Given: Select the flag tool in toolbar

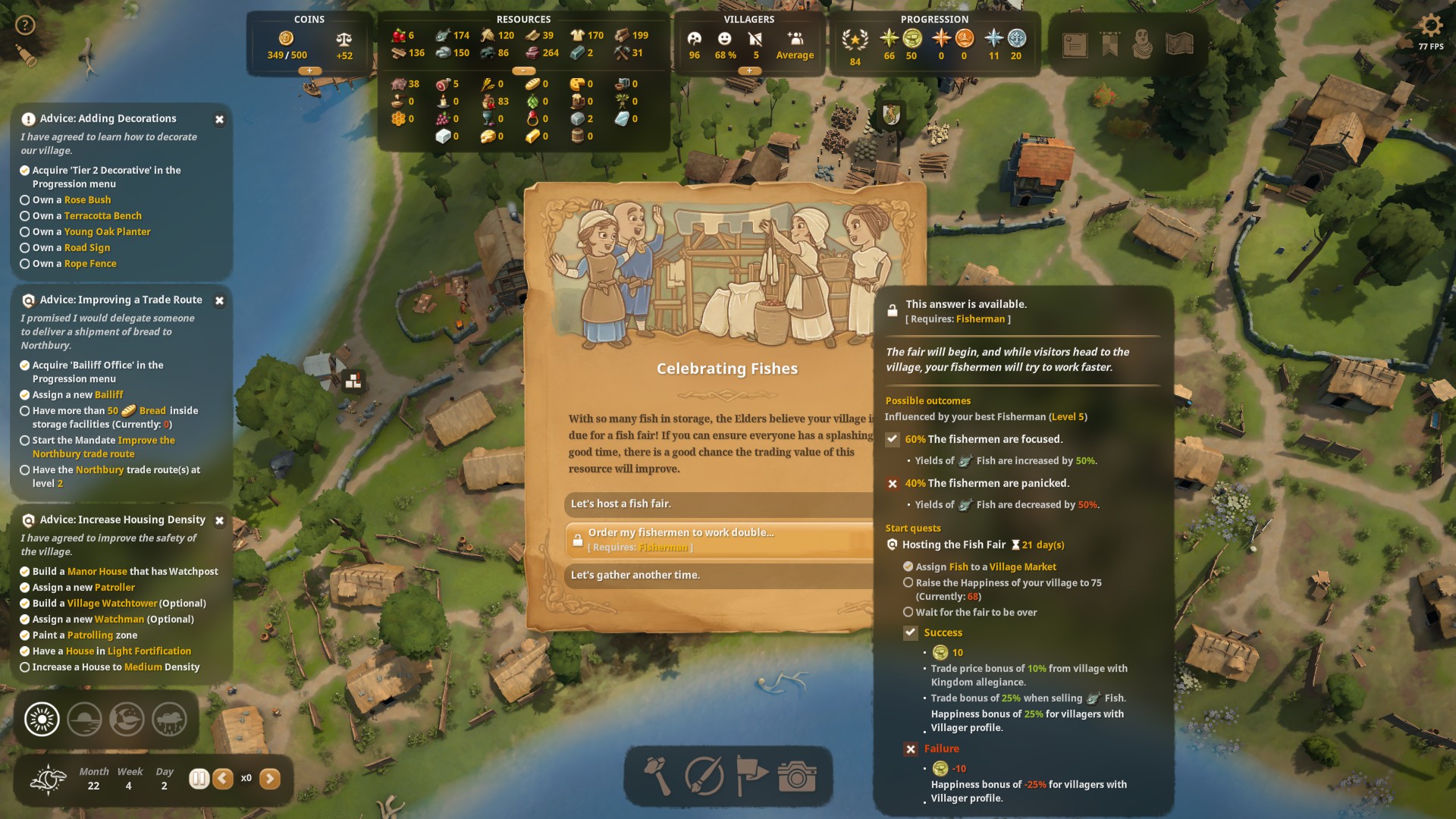Looking at the screenshot, I should coord(751,777).
